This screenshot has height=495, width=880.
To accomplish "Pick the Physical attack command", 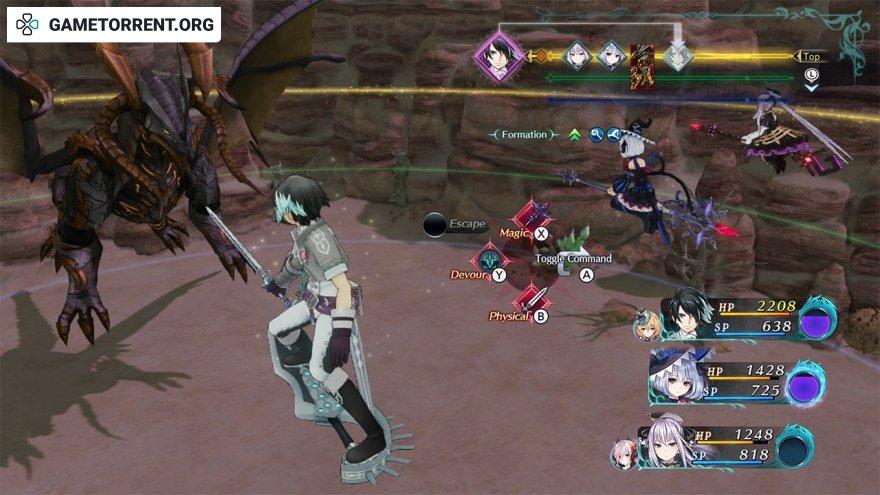I will tap(531, 301).
